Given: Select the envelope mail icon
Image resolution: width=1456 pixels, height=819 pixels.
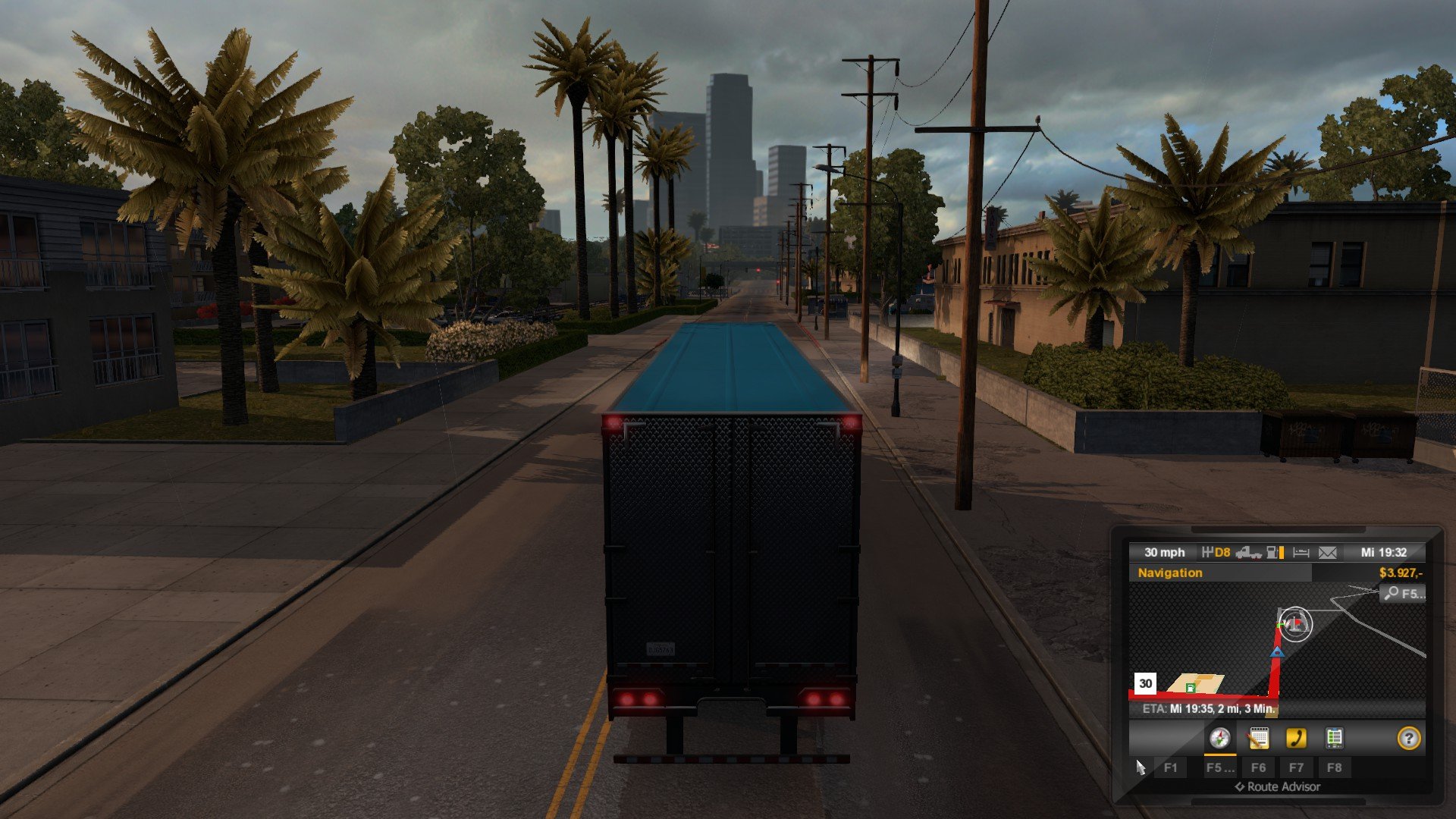Looking at the screenshot, I should 1327,553.
